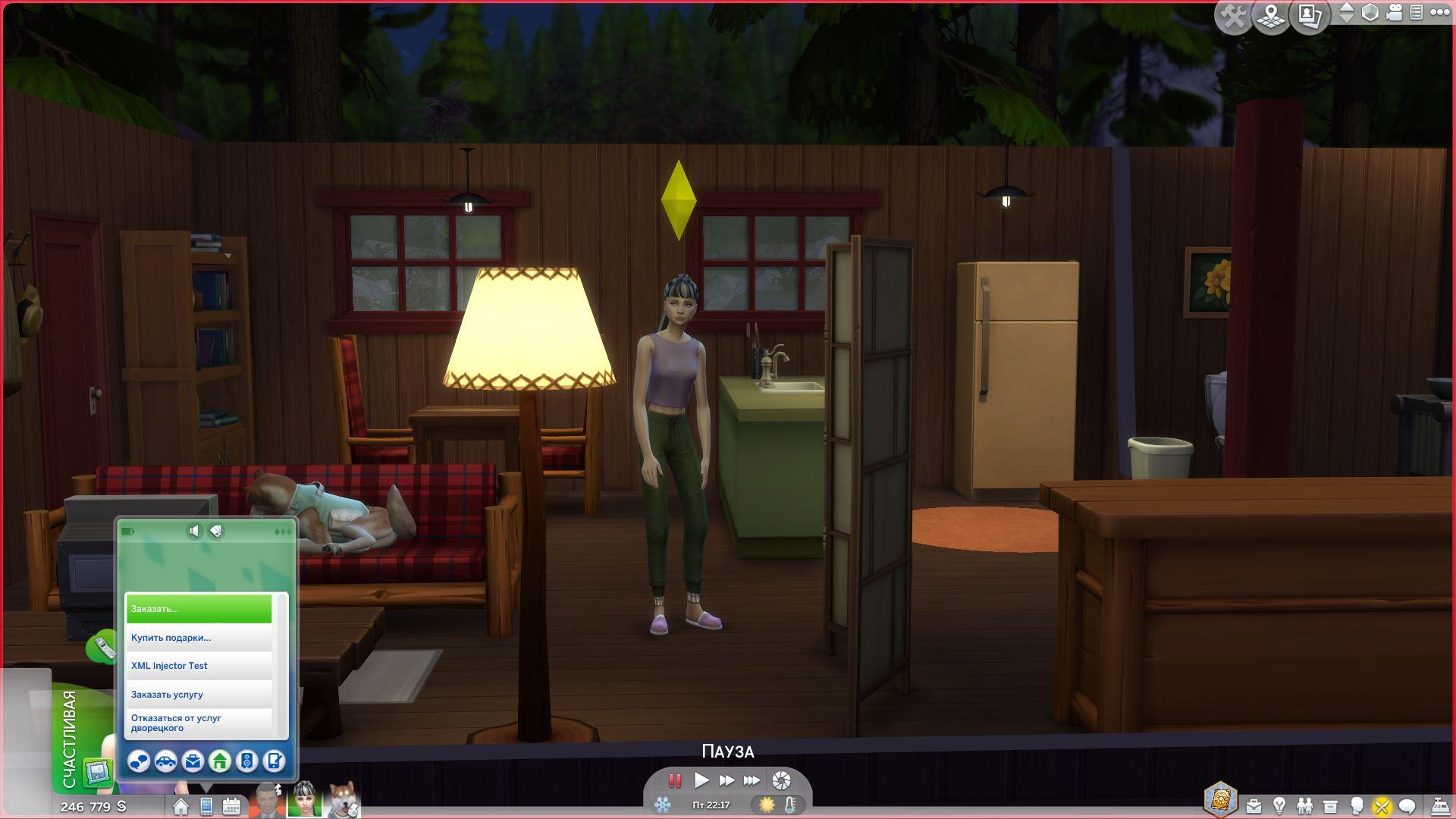Open Build Mode with the tools icon
This screenshot has height=819, width=1456.
[x=1233, y=16]
